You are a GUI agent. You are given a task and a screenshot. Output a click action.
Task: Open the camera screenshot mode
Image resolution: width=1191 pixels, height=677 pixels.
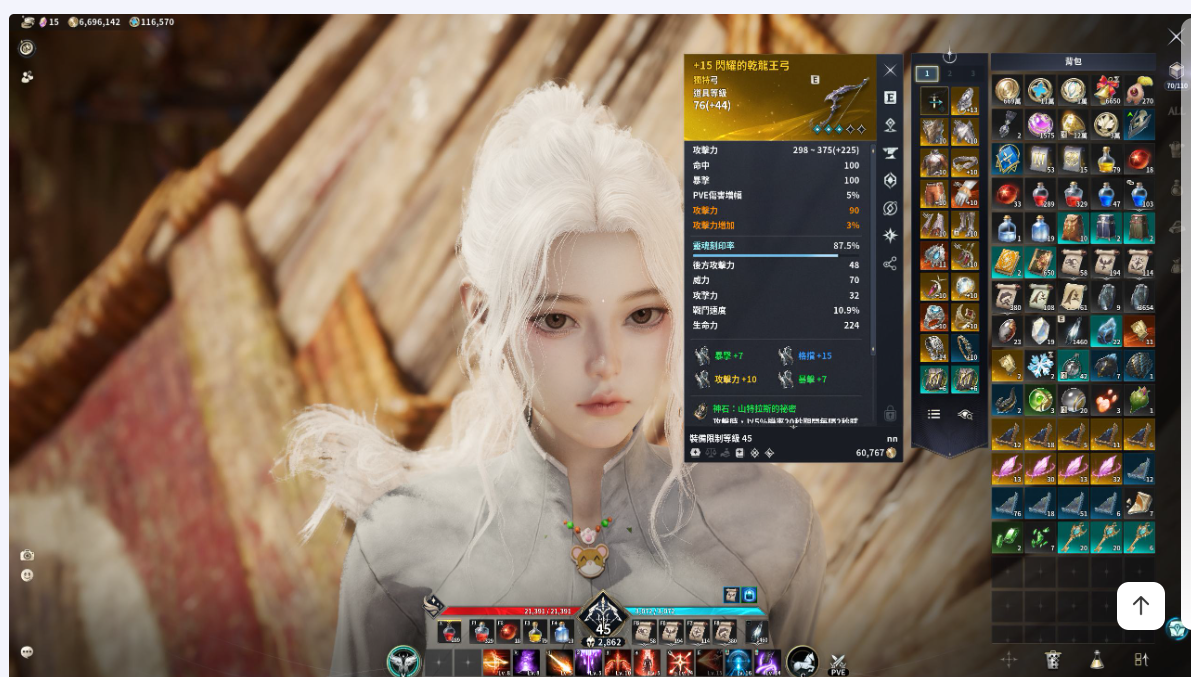point(27,555)
